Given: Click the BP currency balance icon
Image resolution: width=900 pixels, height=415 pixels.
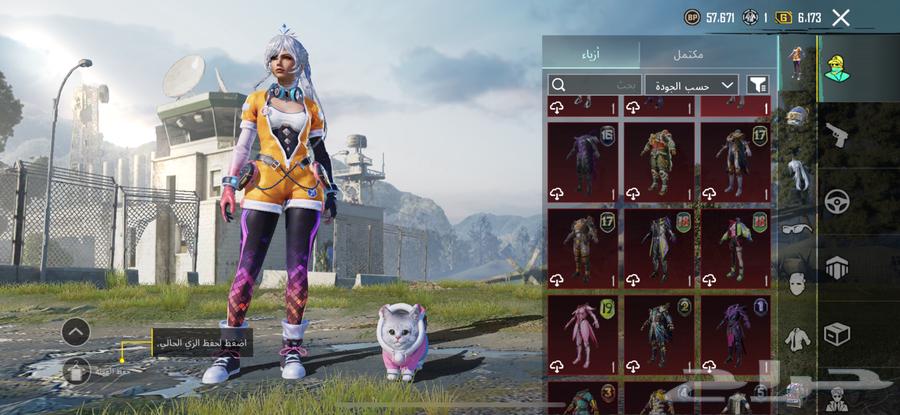Looking at the screenshot, I should point(691,17).
